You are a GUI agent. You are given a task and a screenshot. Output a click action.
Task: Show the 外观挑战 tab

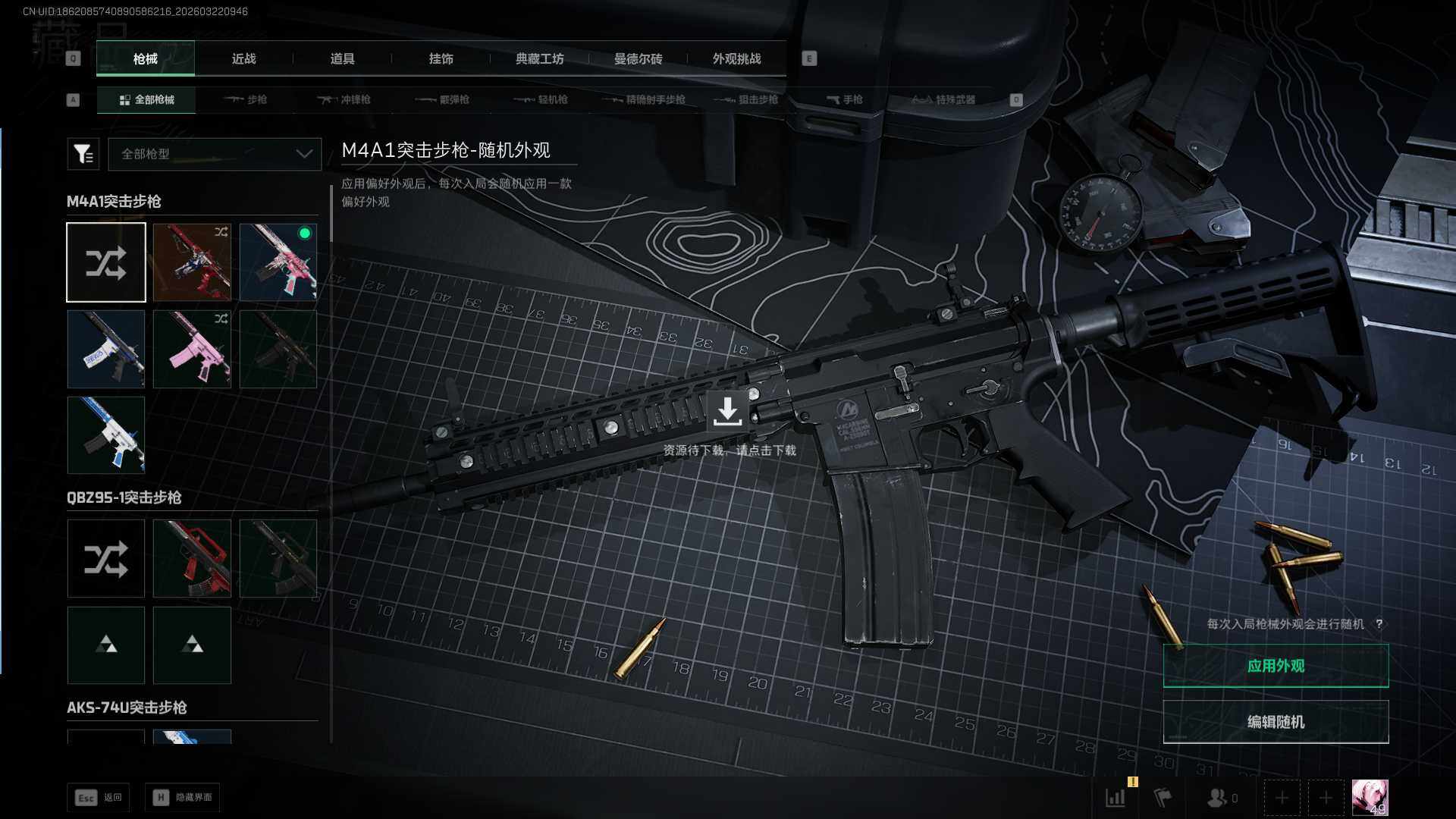point(736,59)
